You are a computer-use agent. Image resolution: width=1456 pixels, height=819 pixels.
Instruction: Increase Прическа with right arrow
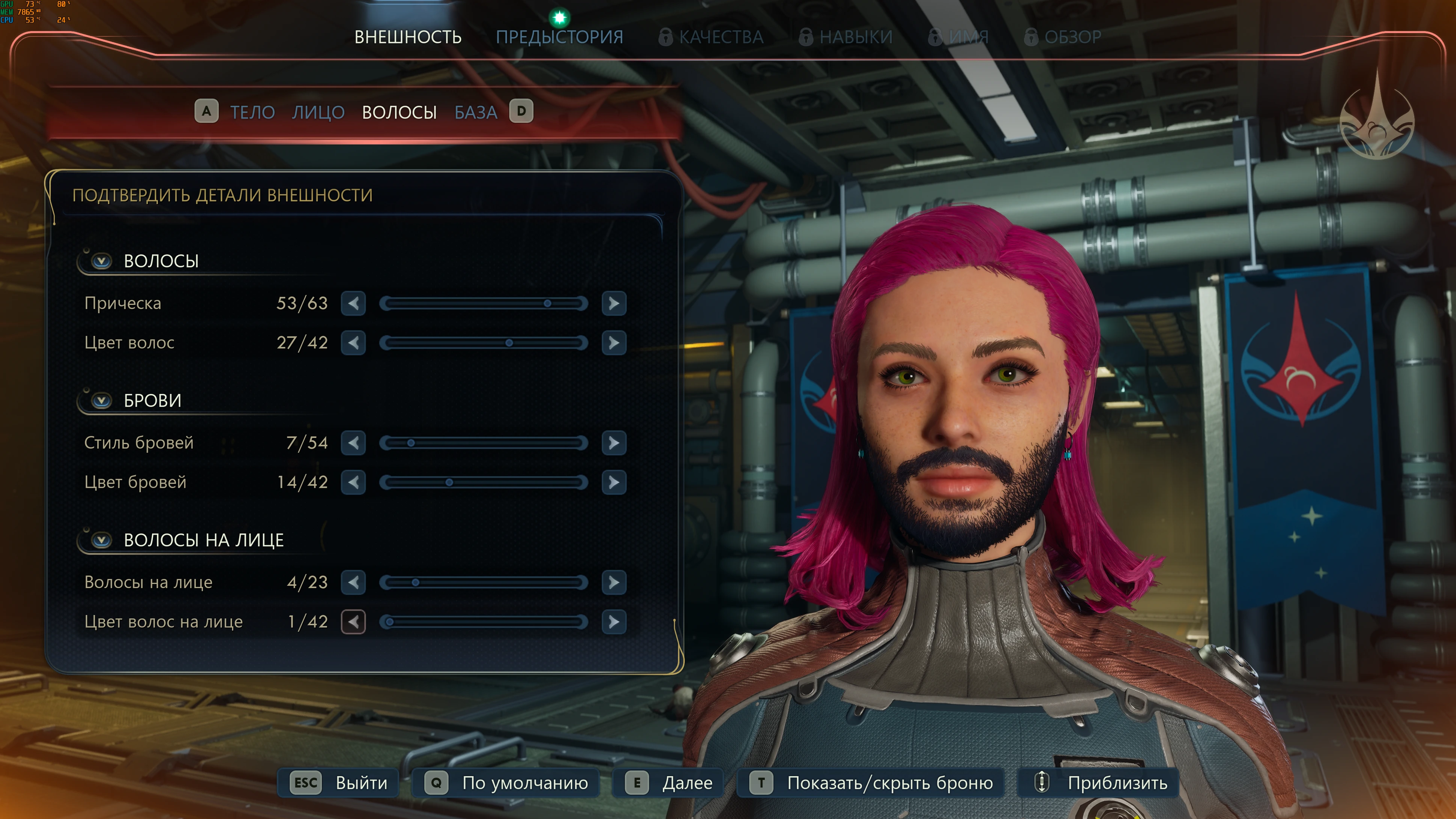tap(614, 303)
